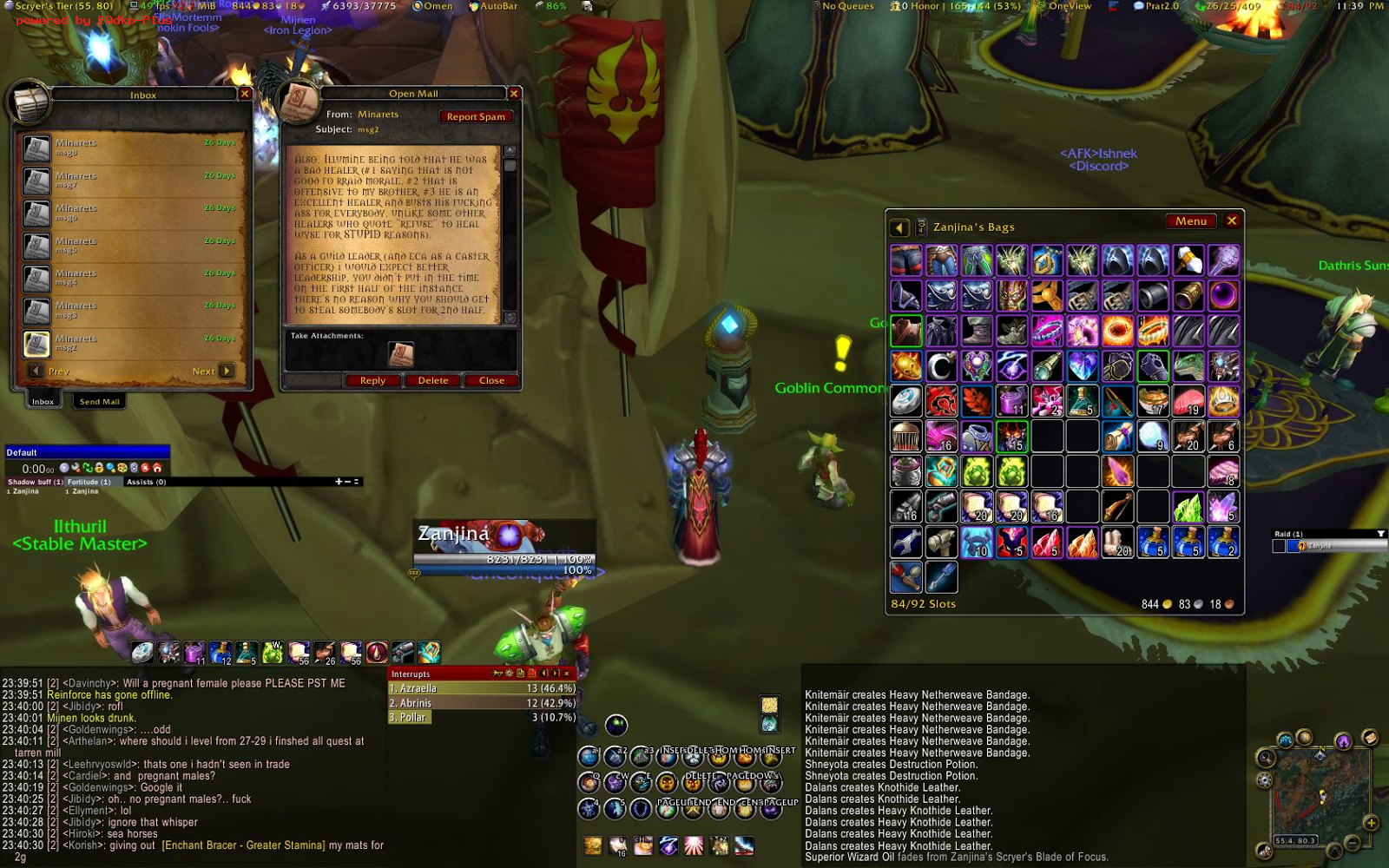Switch to the Send Mail tab
This screenshot has width=1389, height=868.
click(x=99, y=401)
